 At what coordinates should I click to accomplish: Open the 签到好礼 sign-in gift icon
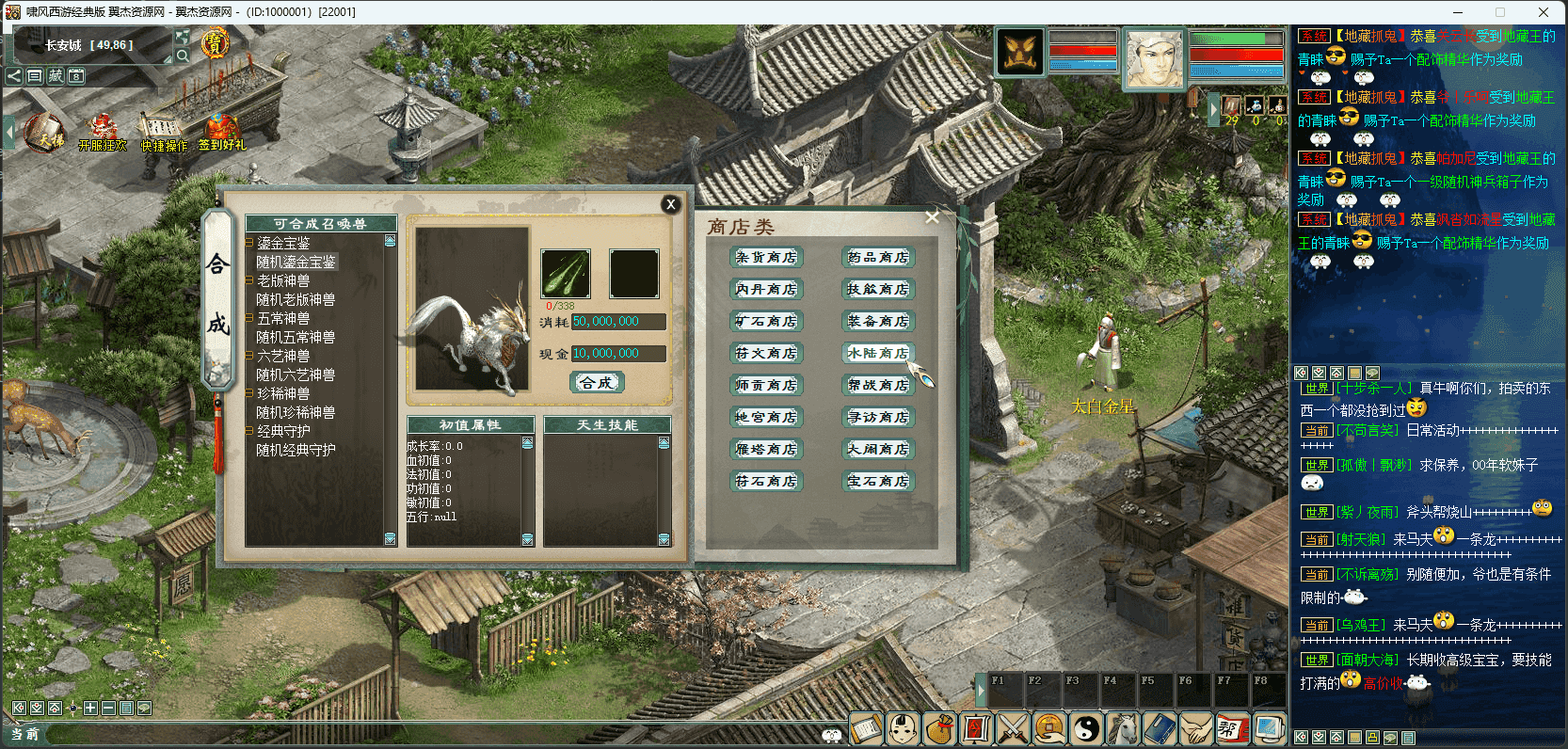pyautogui.click(x=221, y=133)
